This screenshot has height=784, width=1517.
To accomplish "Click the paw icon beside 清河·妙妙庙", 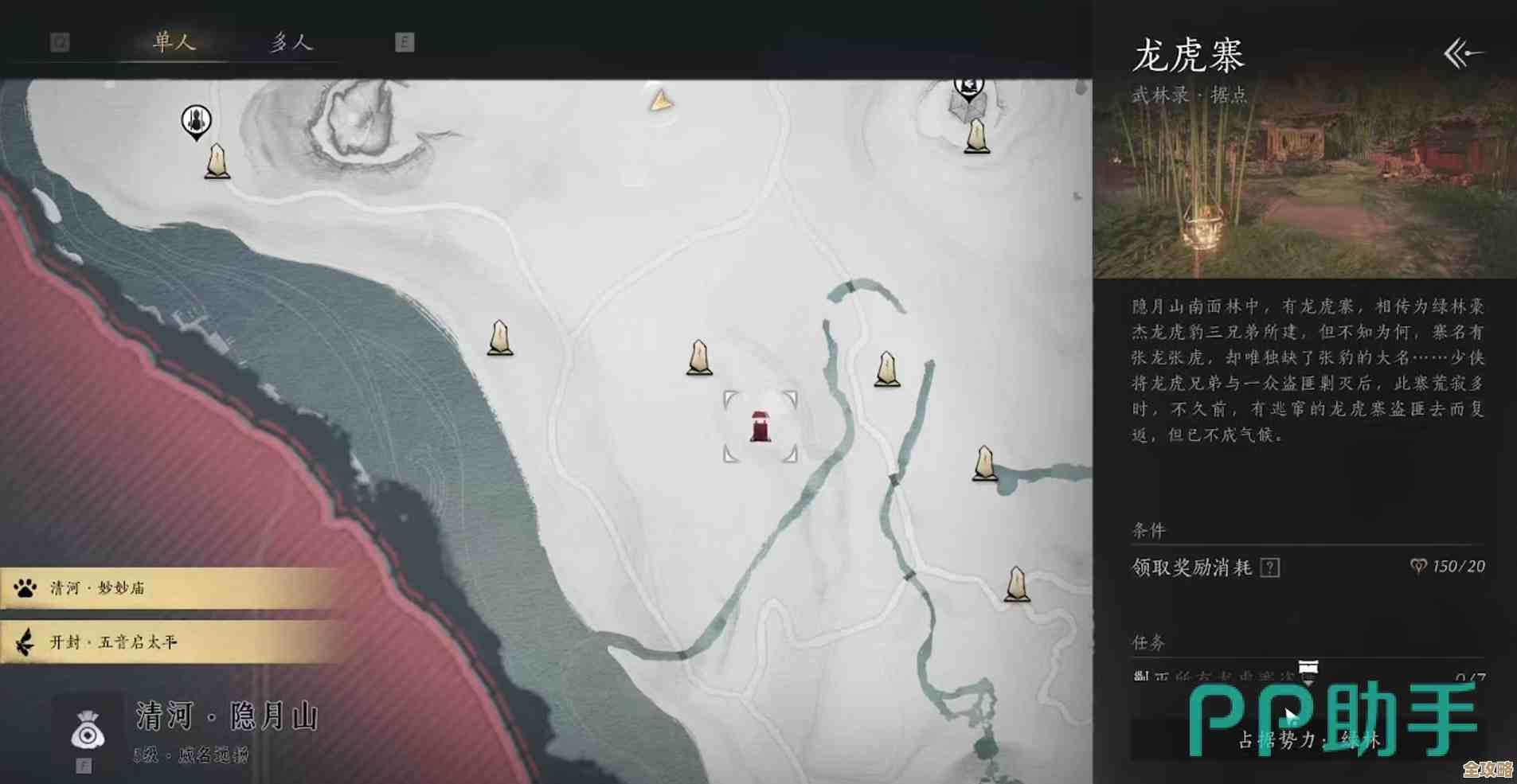I will click(25, 589).
